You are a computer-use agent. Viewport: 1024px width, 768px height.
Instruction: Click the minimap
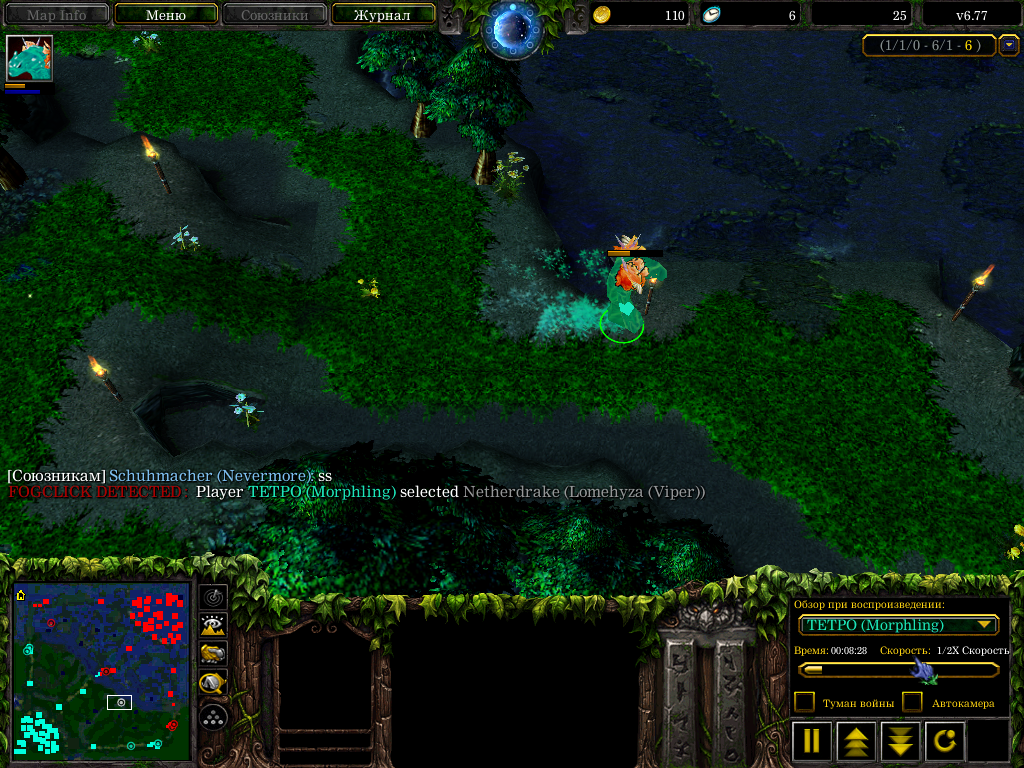pyautogui.click(x=101, y=670)
